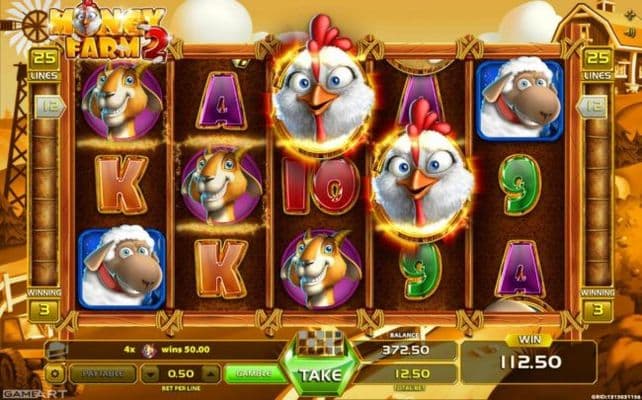Start the GAMBLE feature
This screenshot has height=400, width=642.
(x=254, y=373)
